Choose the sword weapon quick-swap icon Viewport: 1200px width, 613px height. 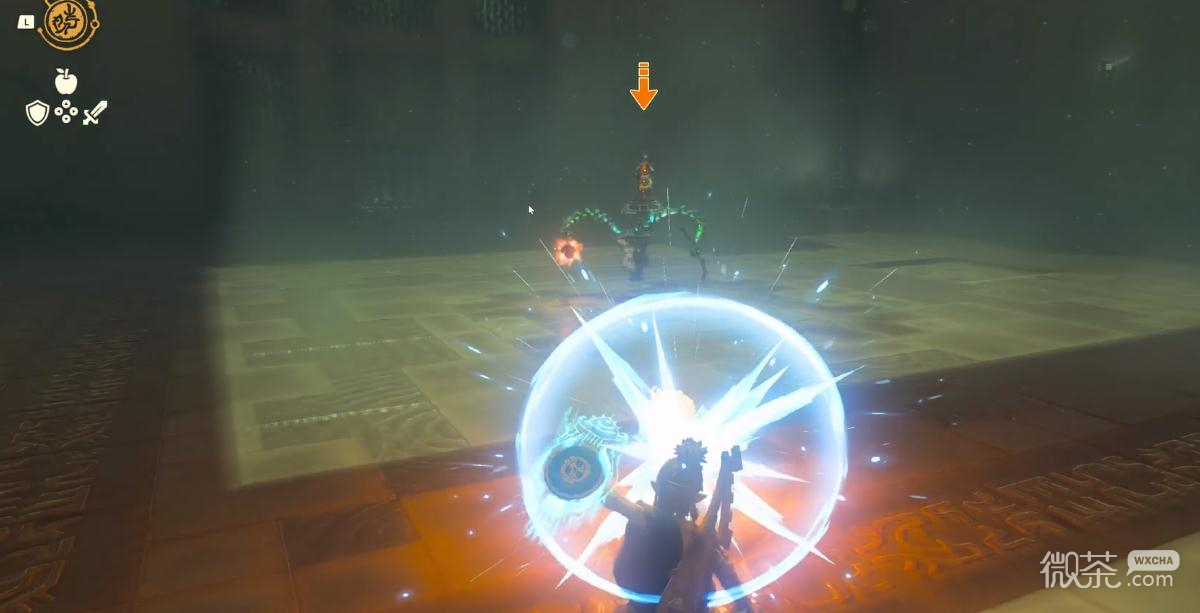coord(94,113)
